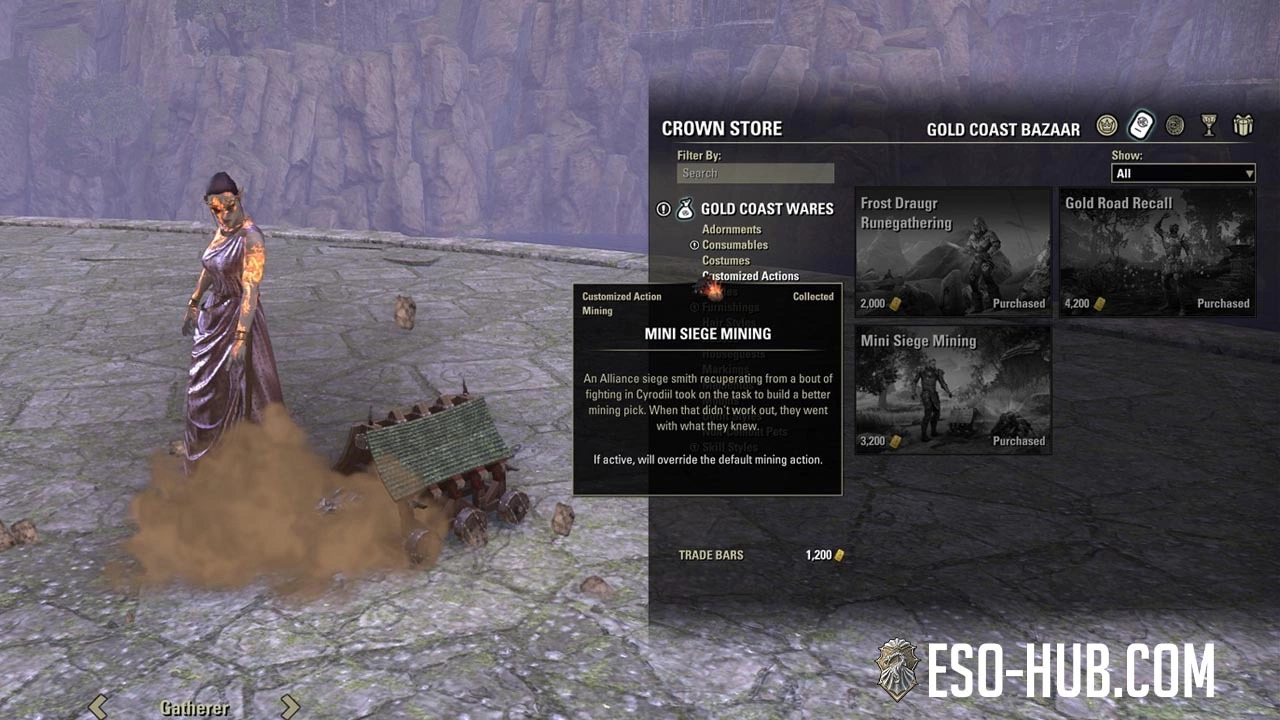Choose the Mini Siege Mining tile

pos(953,389)
